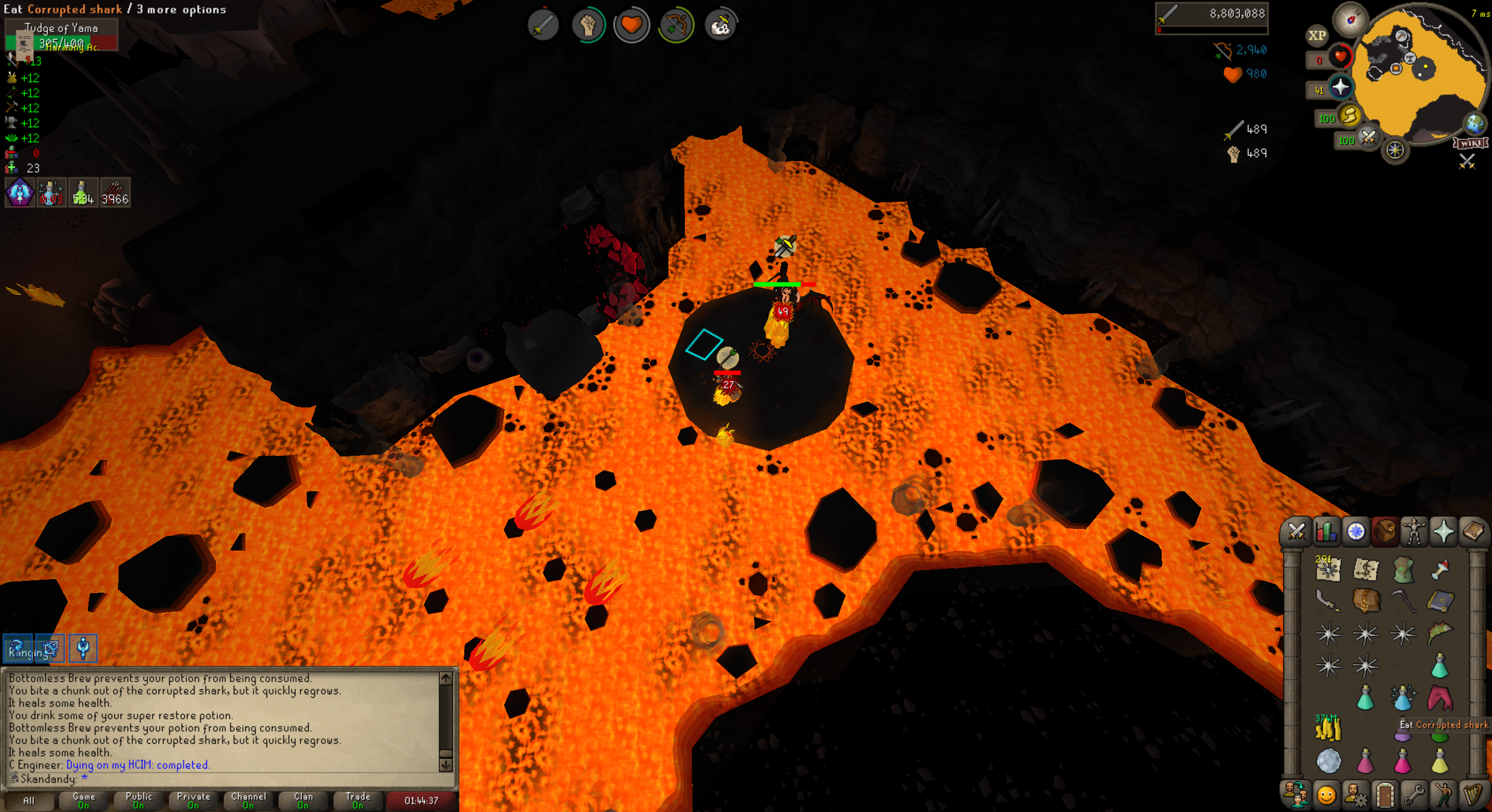This screenshot has width=1492, height=812.
Task: Activate the special attack orb
Action: tap(1369, 138)
